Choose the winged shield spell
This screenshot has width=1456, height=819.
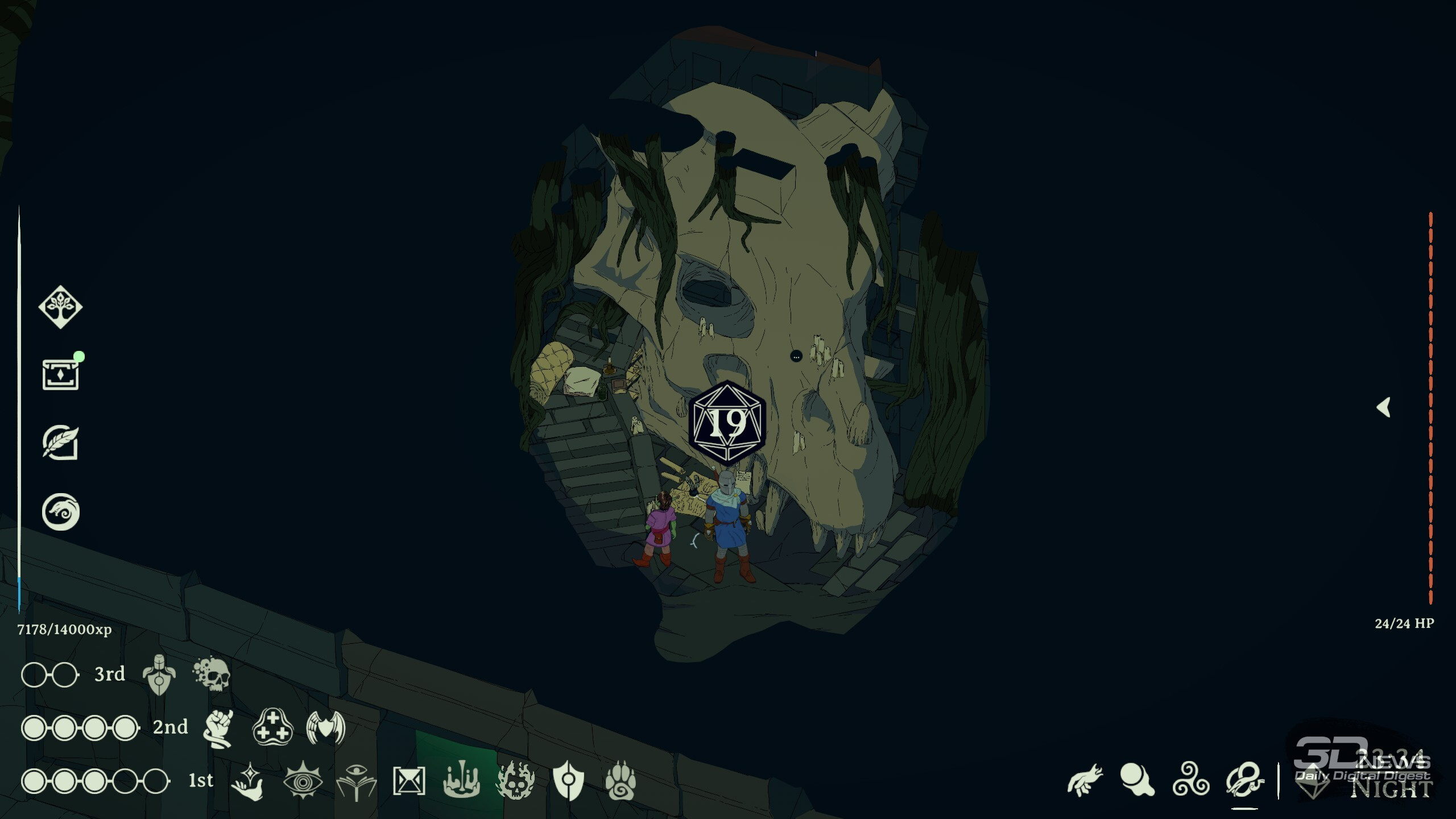pos(326,727)
